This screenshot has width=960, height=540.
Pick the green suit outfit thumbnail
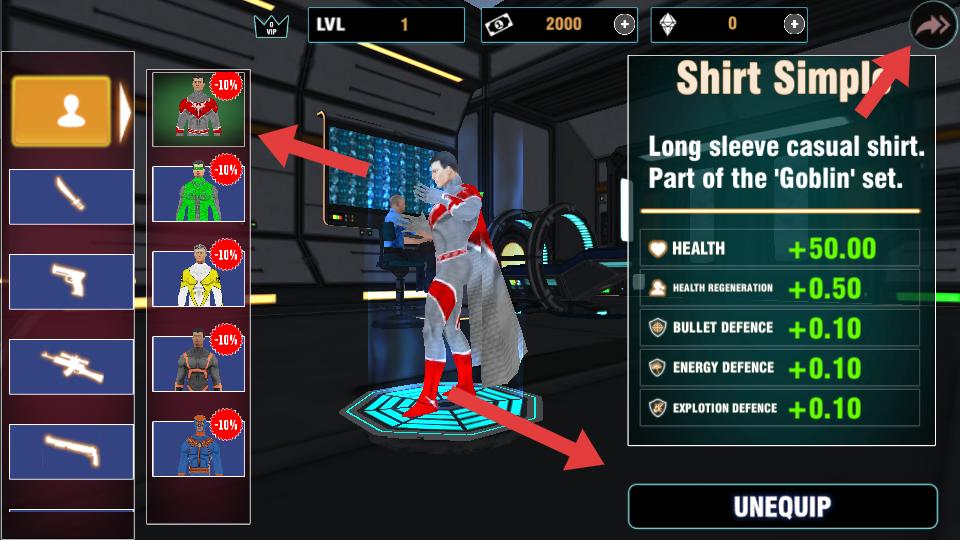pos(198,193)
